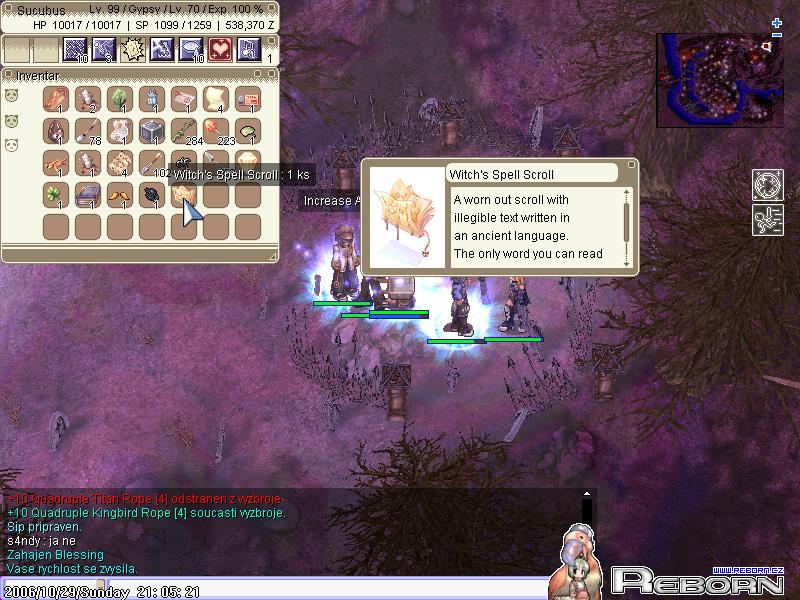Use the music note hotbar skill

(x=248, y=49)
